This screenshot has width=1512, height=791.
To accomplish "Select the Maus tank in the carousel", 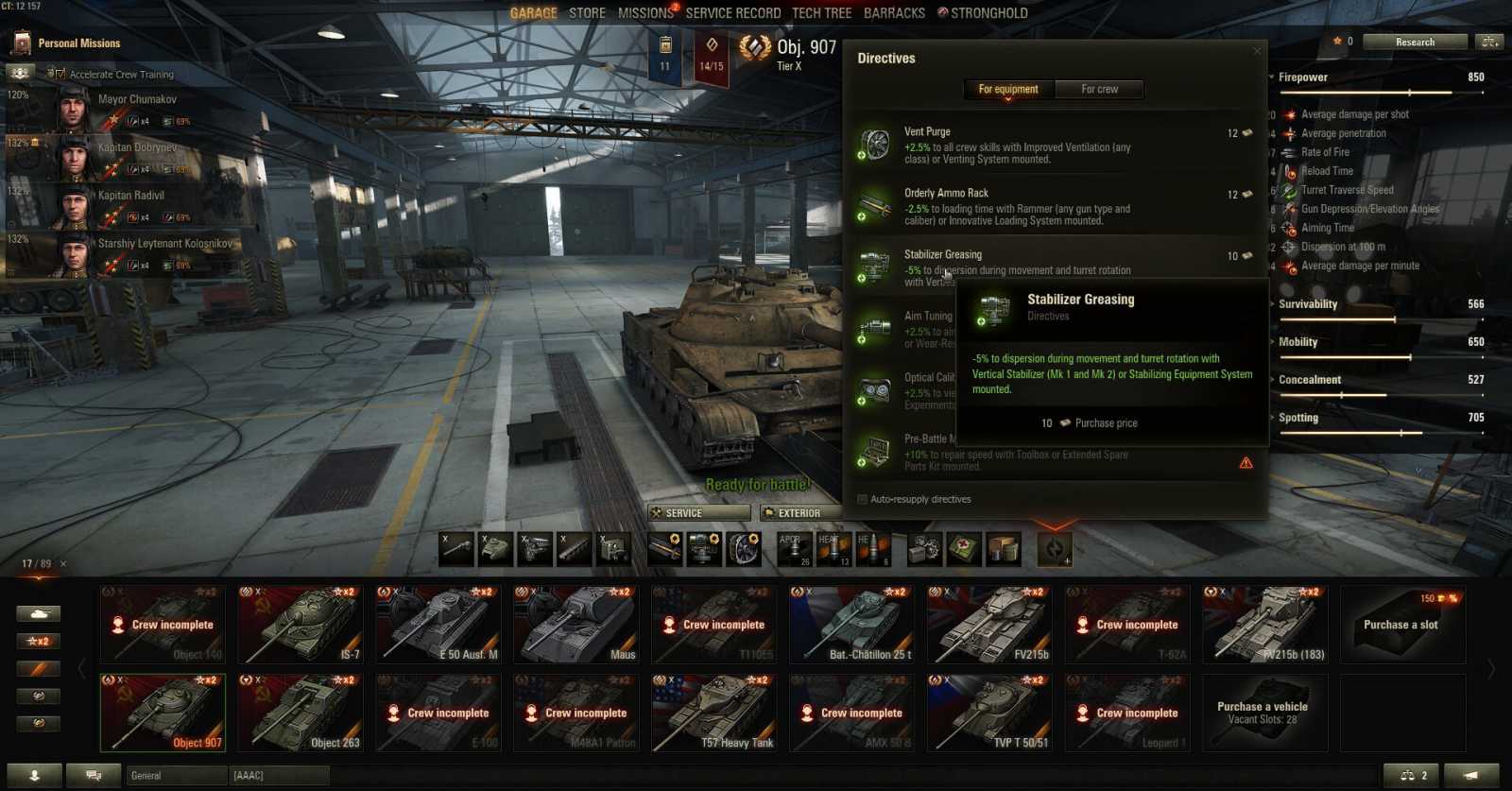I will [x=576, y=624].
